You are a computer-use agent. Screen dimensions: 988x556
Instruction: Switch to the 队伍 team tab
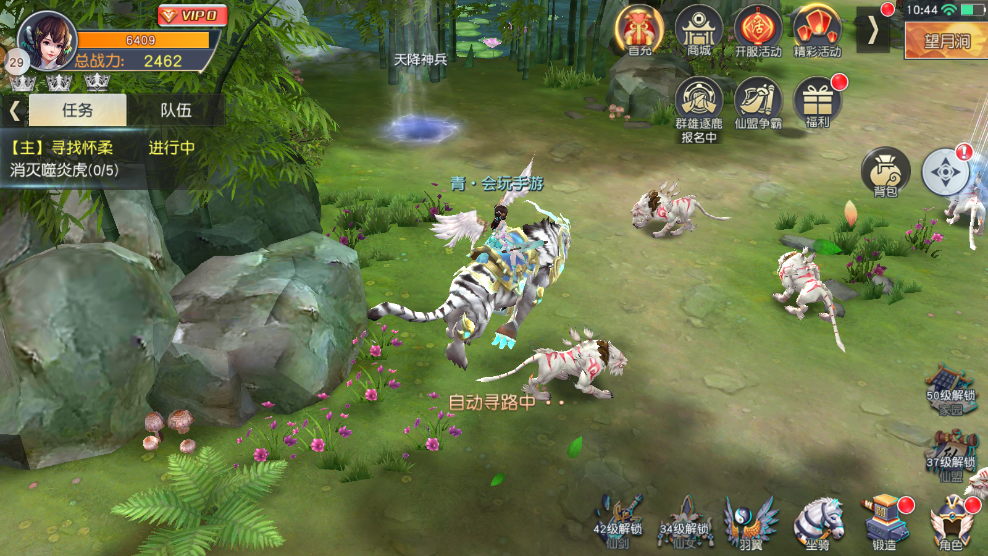pyautogui.click(x=176, y=110)
